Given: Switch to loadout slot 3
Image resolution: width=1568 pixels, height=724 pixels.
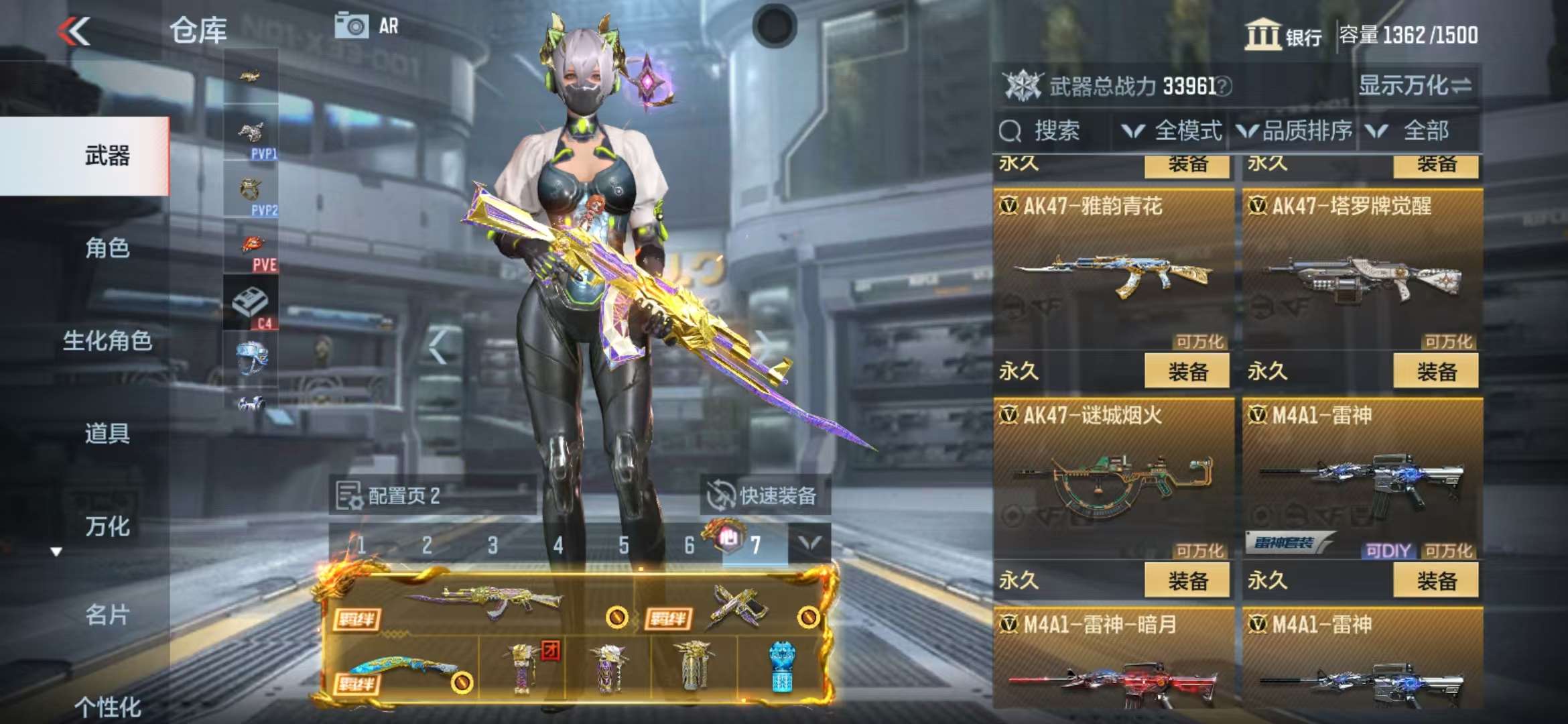Looking at the screenshot, I should (493, 545).
